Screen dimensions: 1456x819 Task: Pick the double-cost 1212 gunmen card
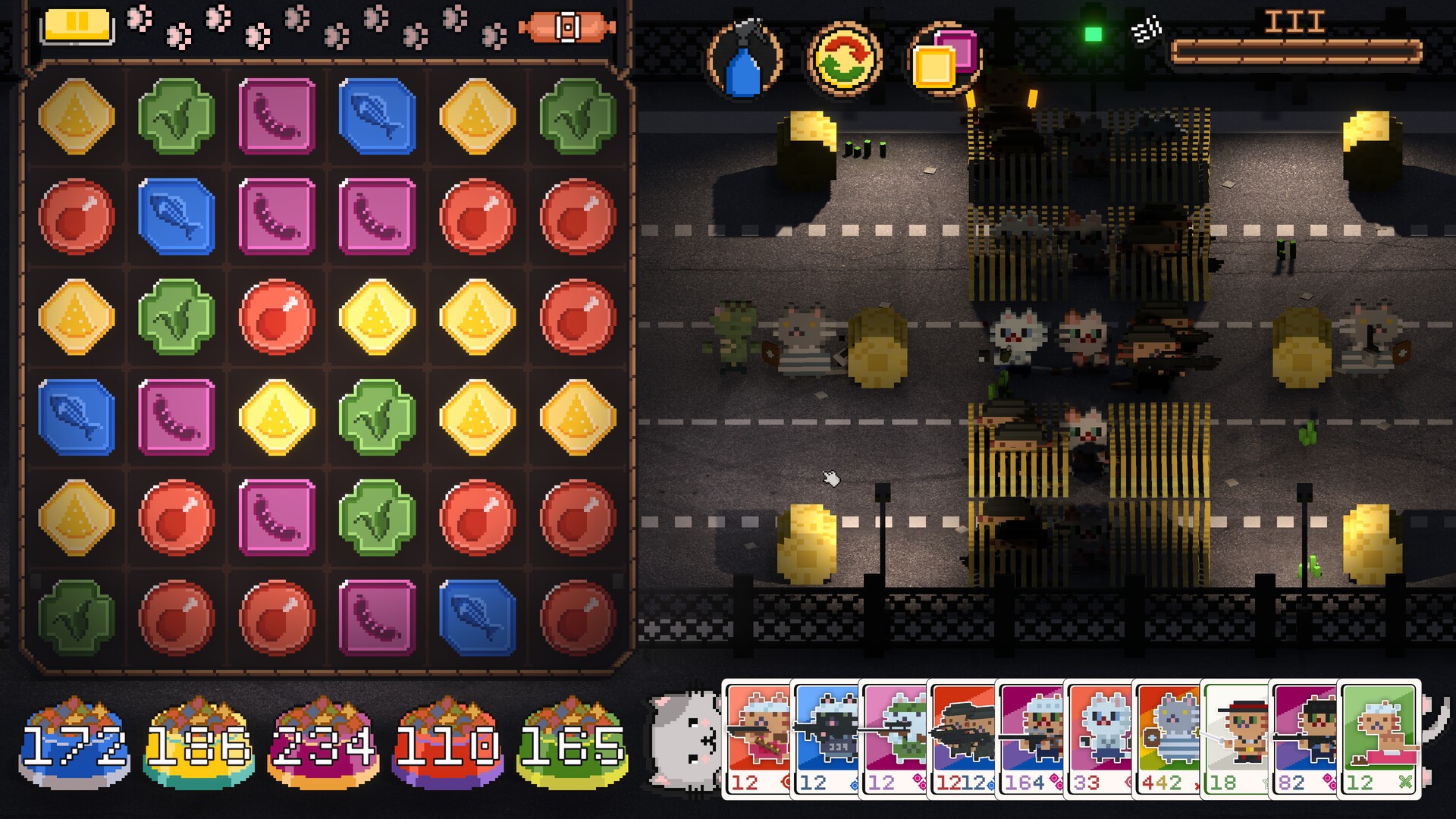pyautogui.click(x=962, y=736)
